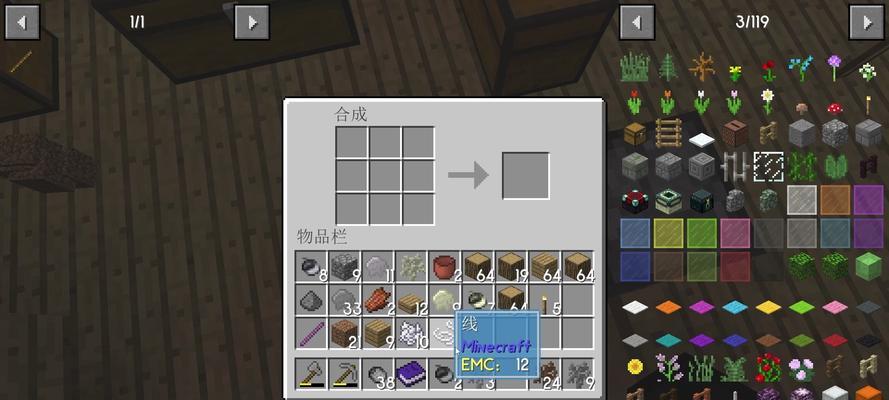Image resolution: width=889 pixels, height=400 pixels.
Task: Select the torch stack in inventory
Action: (545, 300)
